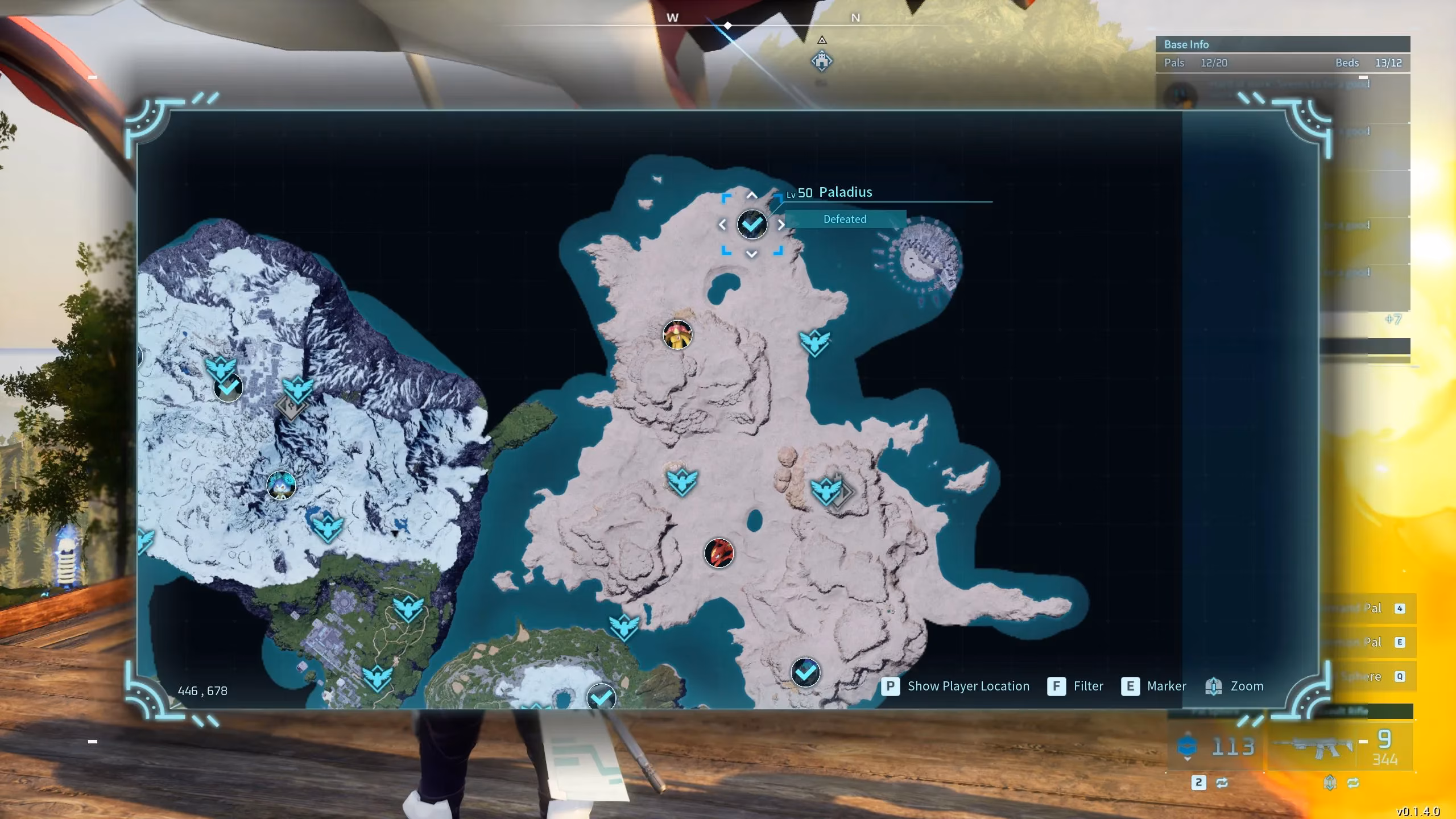Click the fast travel eagle in the green forest
The width and height of the screenshot is (1456, 819).
coord(408,609)
